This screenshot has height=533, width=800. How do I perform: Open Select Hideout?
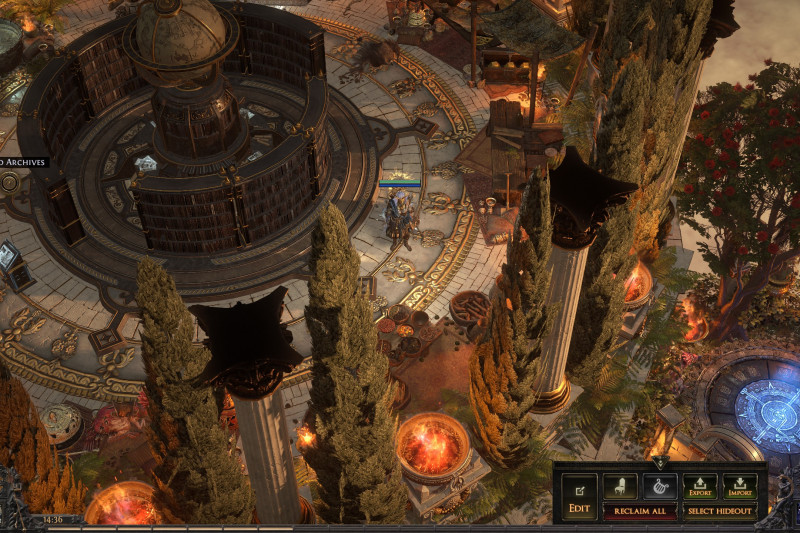tap(720, 511)
